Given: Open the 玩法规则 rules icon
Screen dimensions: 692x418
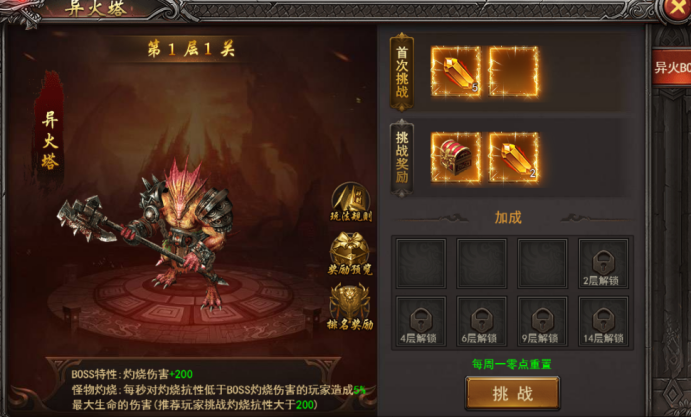Looking at the screenshot, I should pyautogui.click(x=350, y=203).
